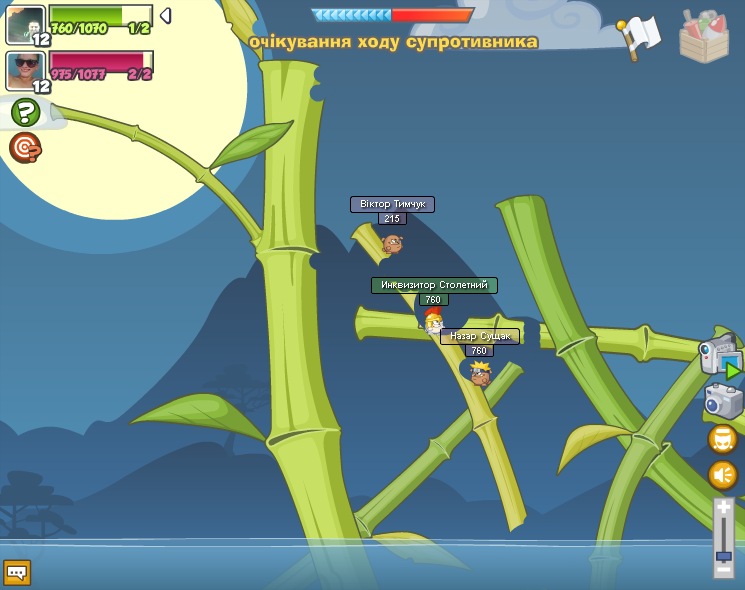Start video recording with the camcorder icon
The image size is (745, 590).
click(719, 357)
